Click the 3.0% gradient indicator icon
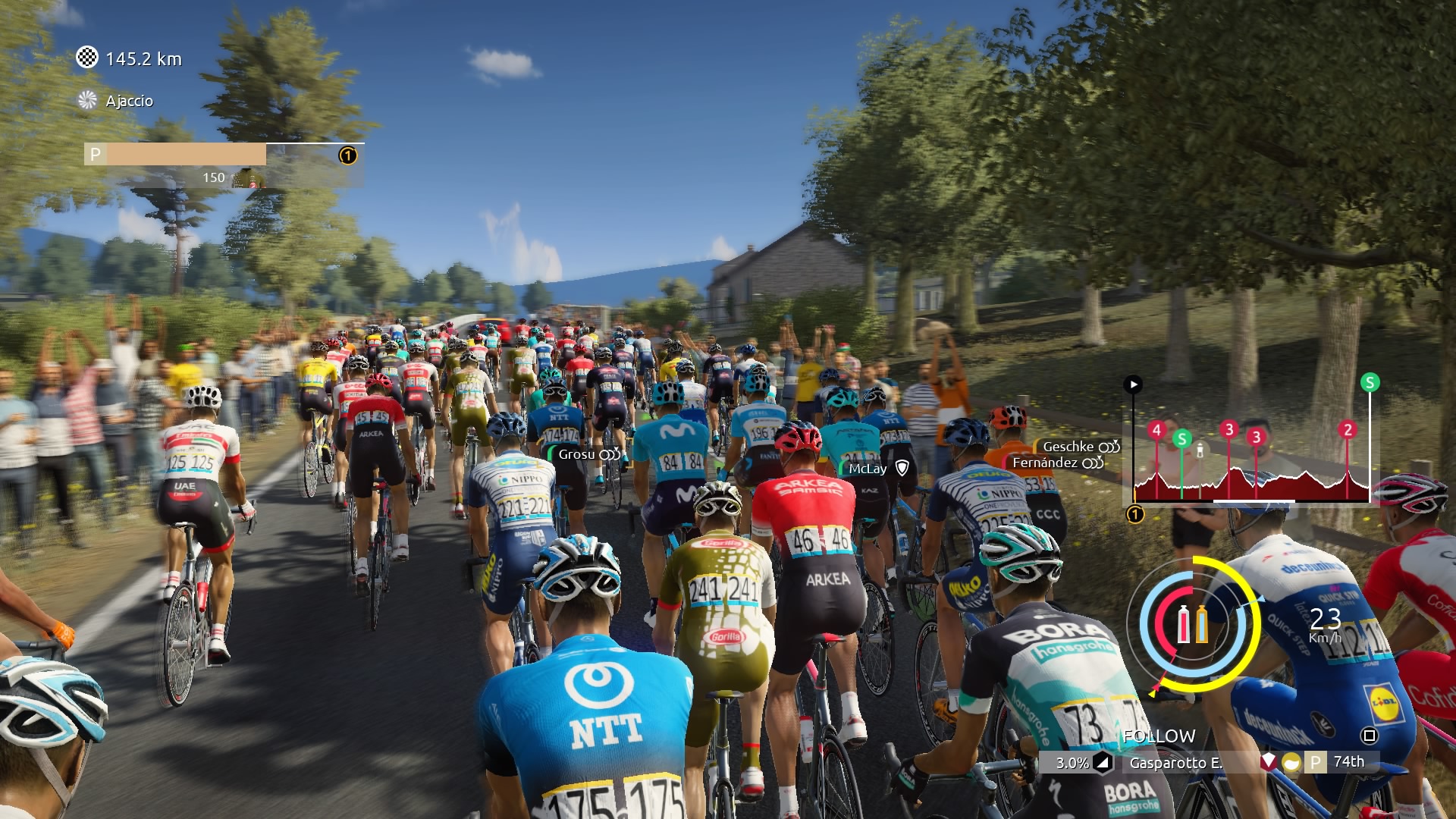 1103,762
